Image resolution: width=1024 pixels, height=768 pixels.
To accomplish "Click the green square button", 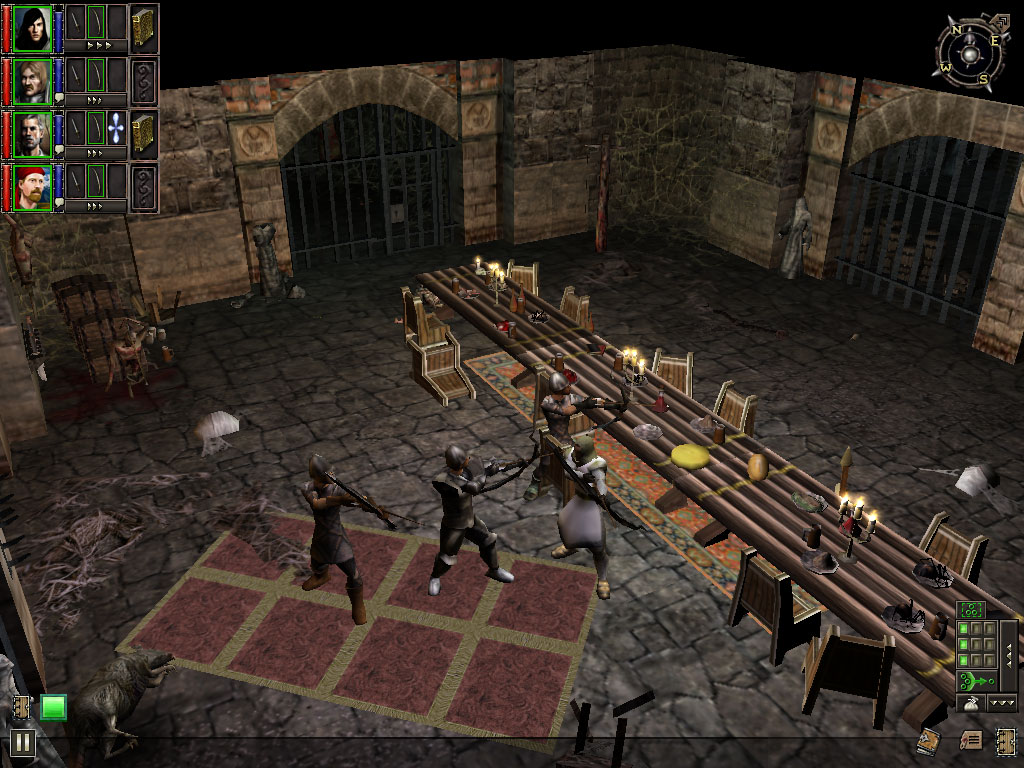I will click(53, 708).
